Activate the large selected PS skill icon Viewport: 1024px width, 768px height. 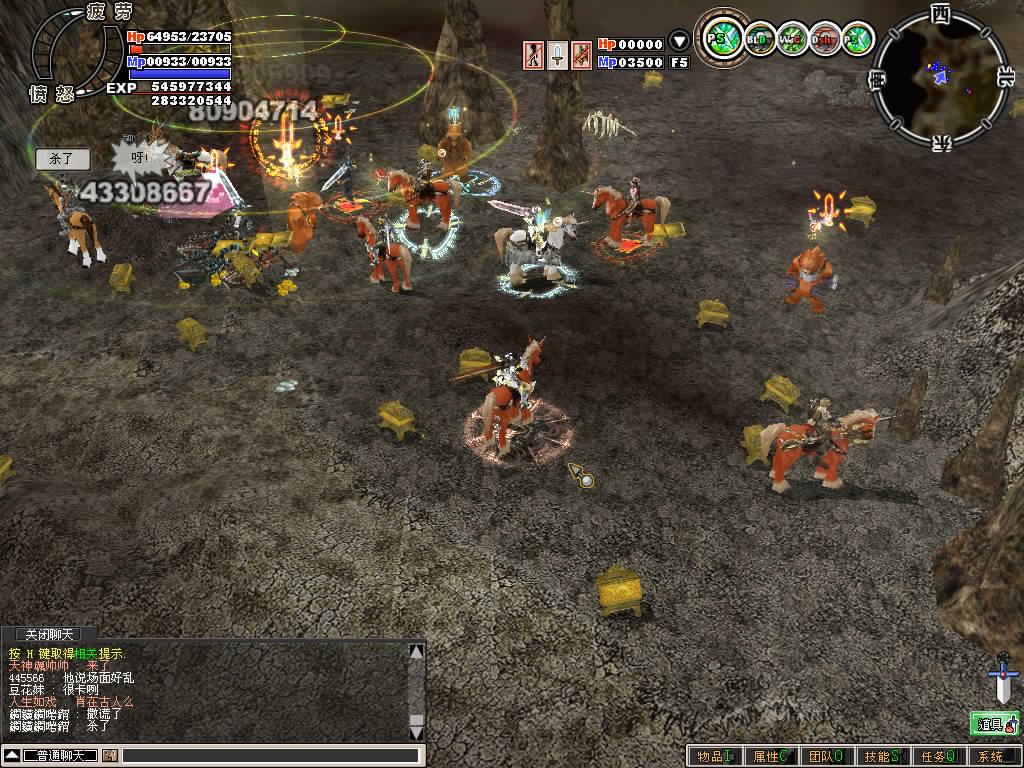click(720, 39)
